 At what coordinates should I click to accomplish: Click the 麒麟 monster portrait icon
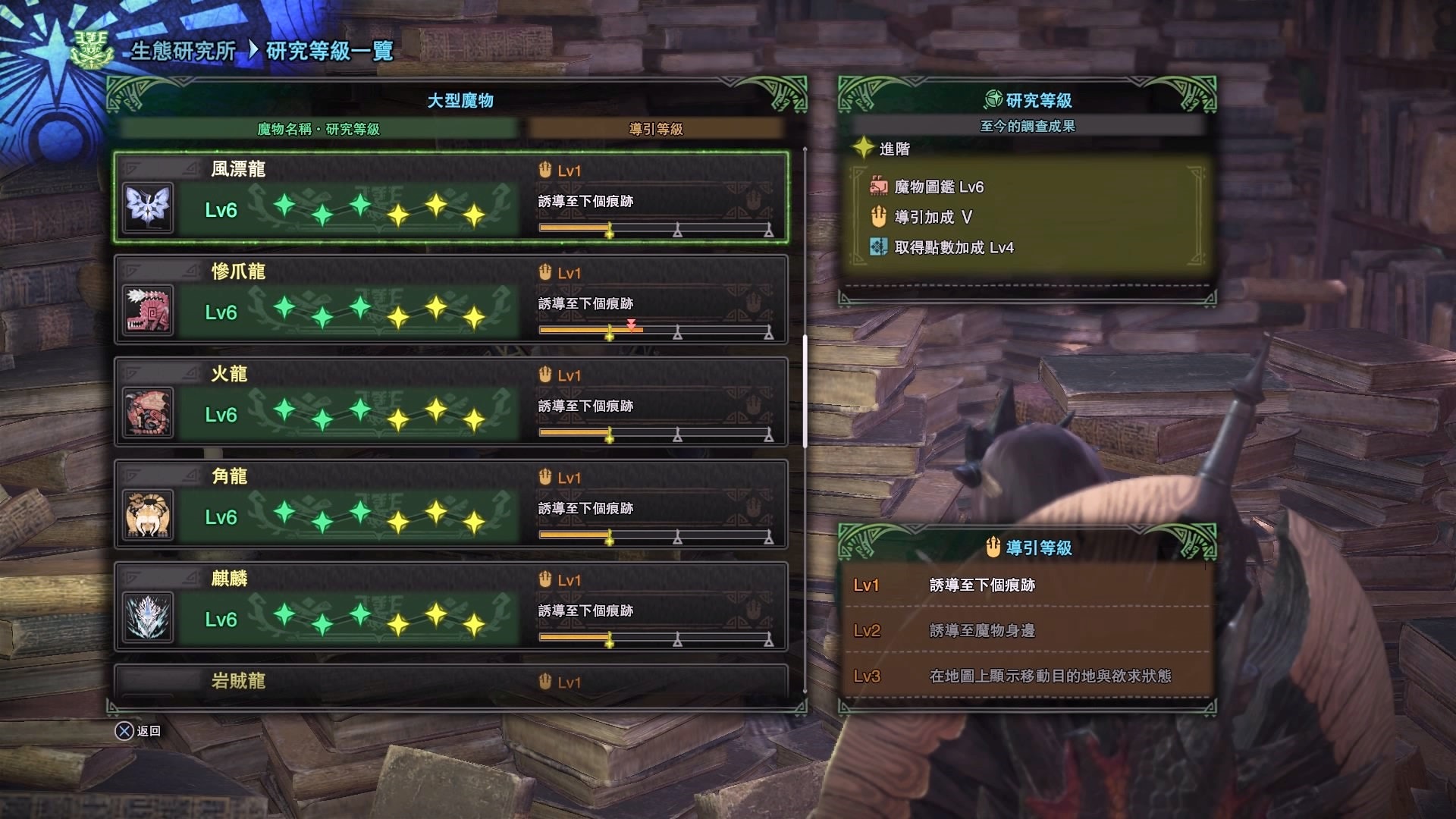(x=148, y=617)
